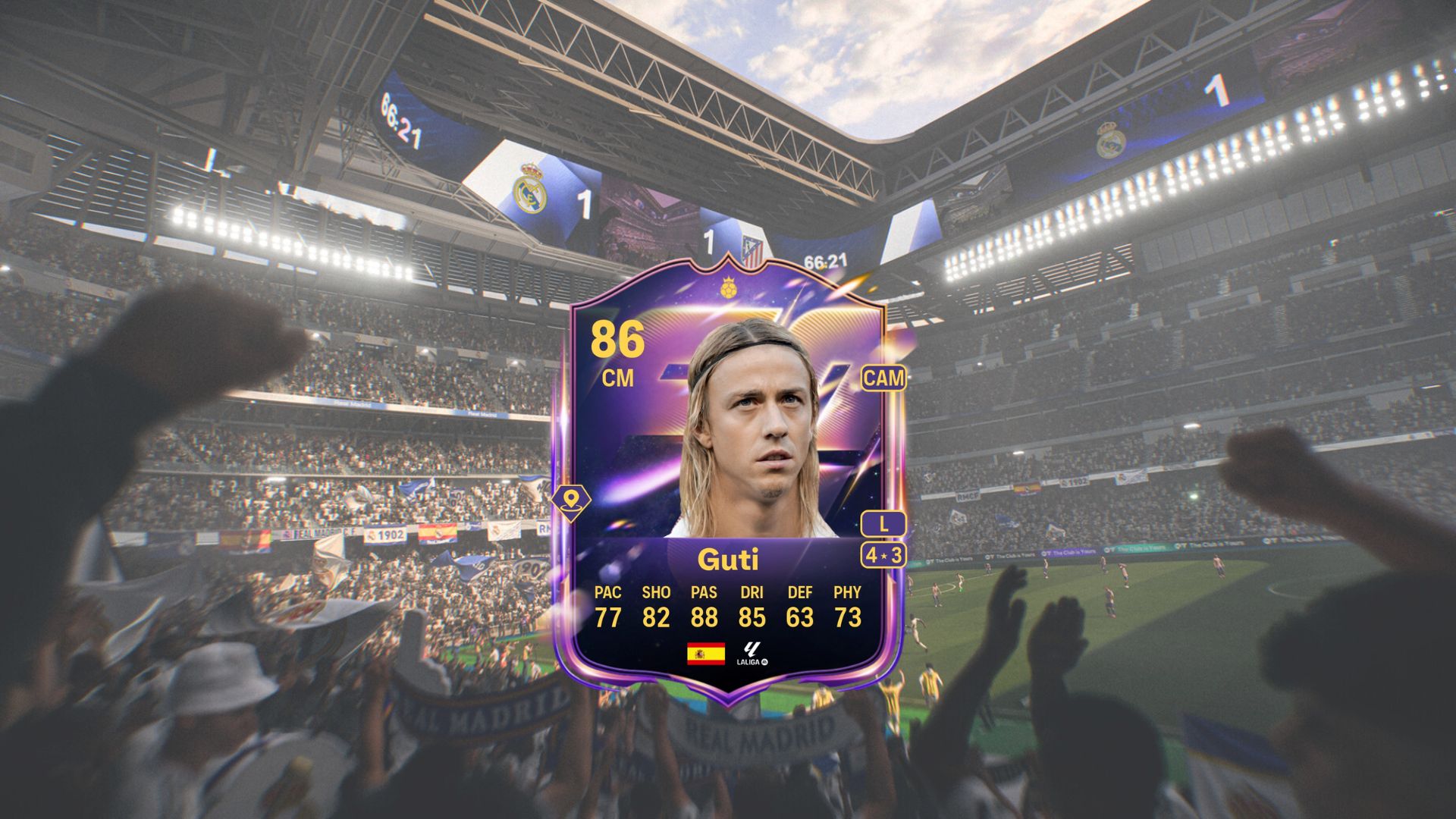
Task: Select the golden crown ball icon on card
Action: [730, 289]
